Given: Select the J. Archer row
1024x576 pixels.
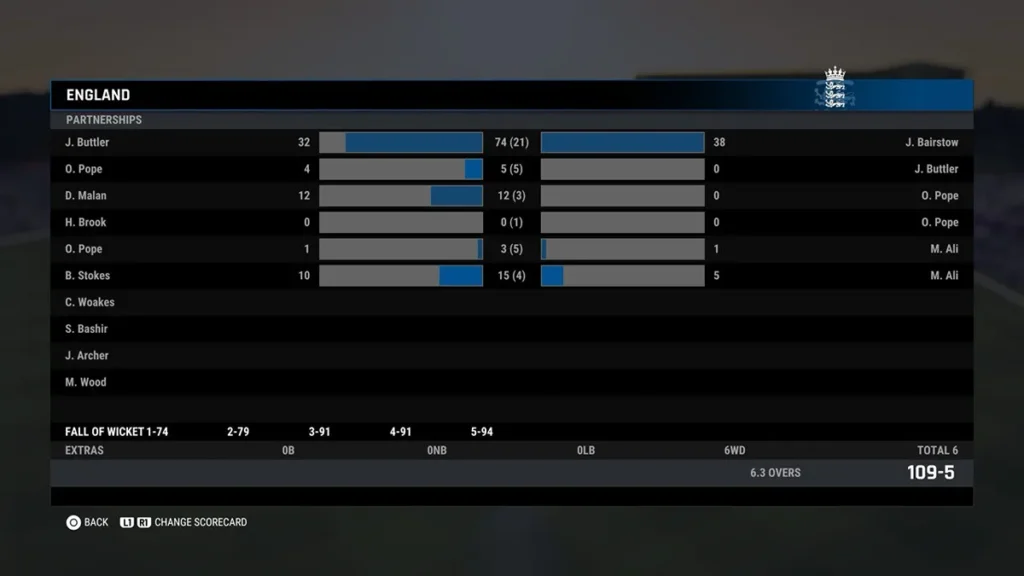Looking at the screenshot, I should pyautogui.click(x=511, y=355).
